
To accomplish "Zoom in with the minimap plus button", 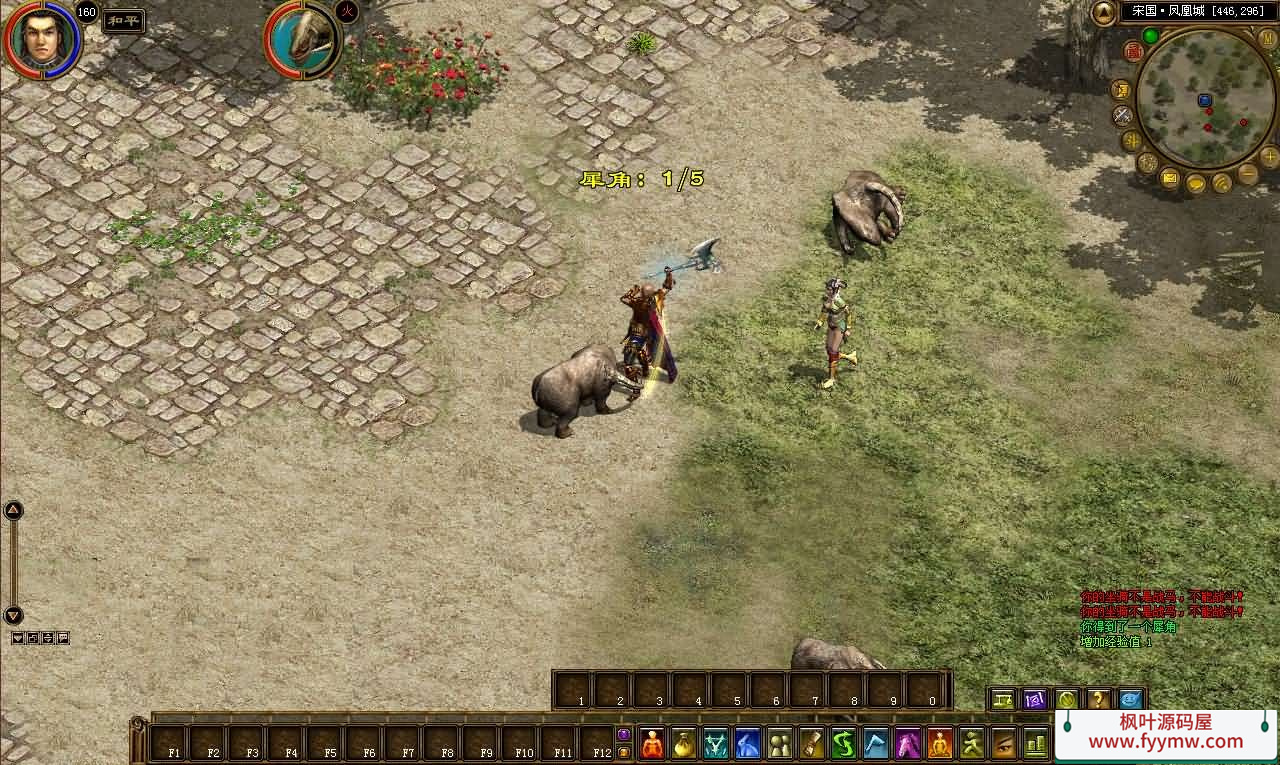I will pyautogui.click(x=1269, y=156).
